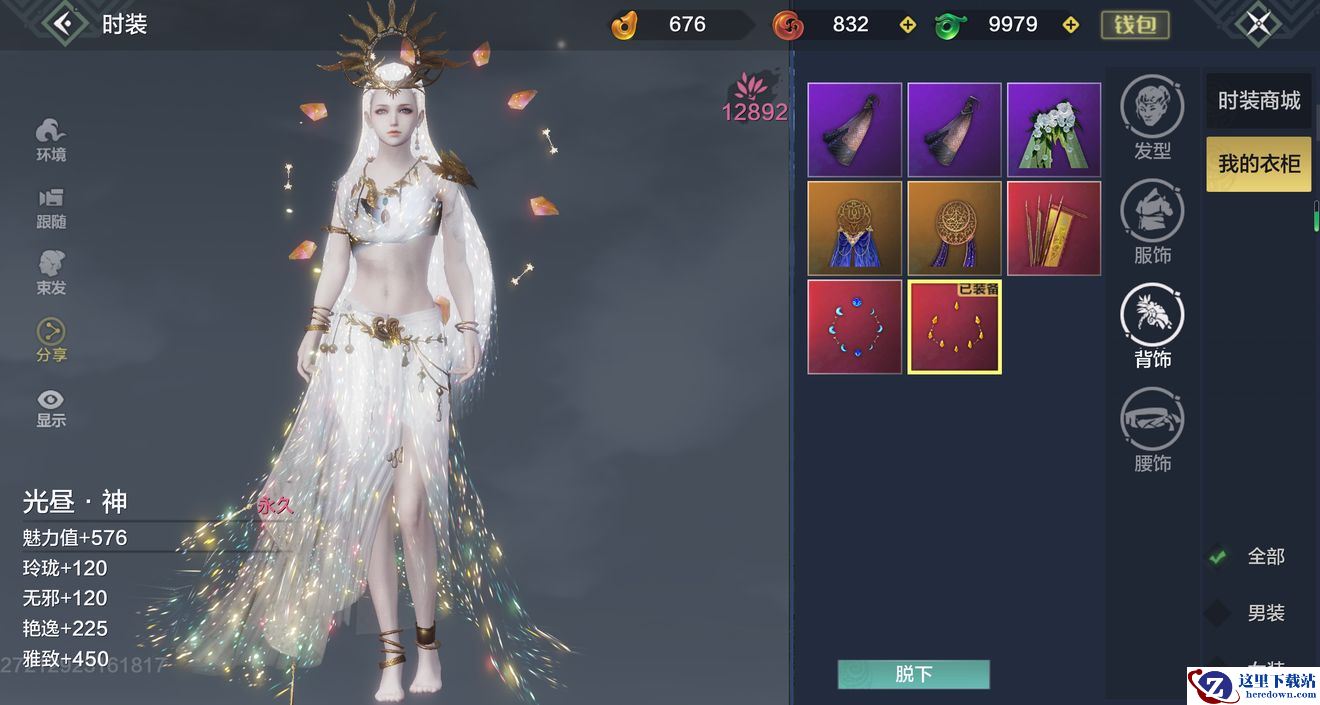Open the 钱包 wallet button
1320x705 pixels.
(1135, 24)
